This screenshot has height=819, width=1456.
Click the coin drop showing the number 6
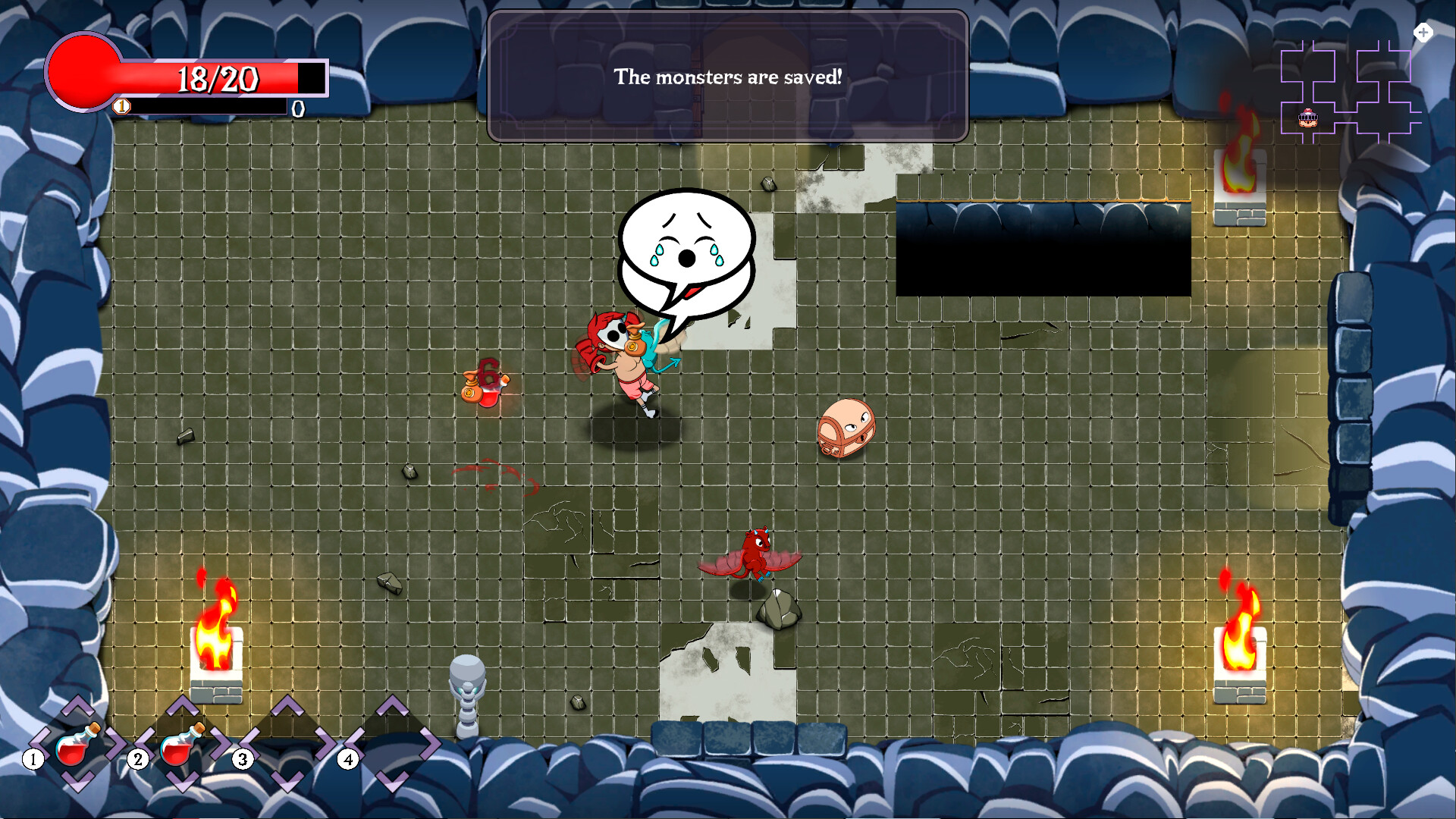point(488,383)
